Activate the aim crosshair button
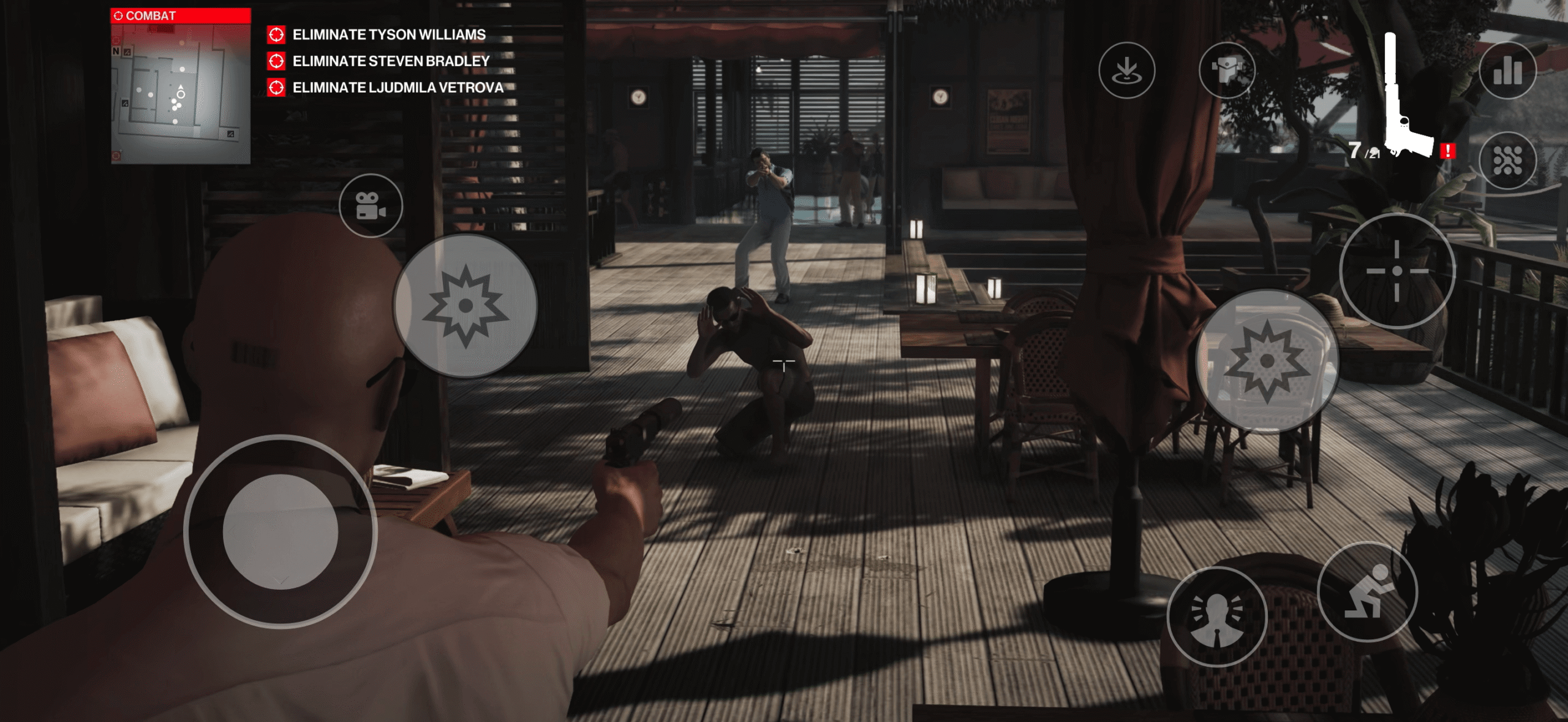1568x722 pixels. pos(1396,271)
